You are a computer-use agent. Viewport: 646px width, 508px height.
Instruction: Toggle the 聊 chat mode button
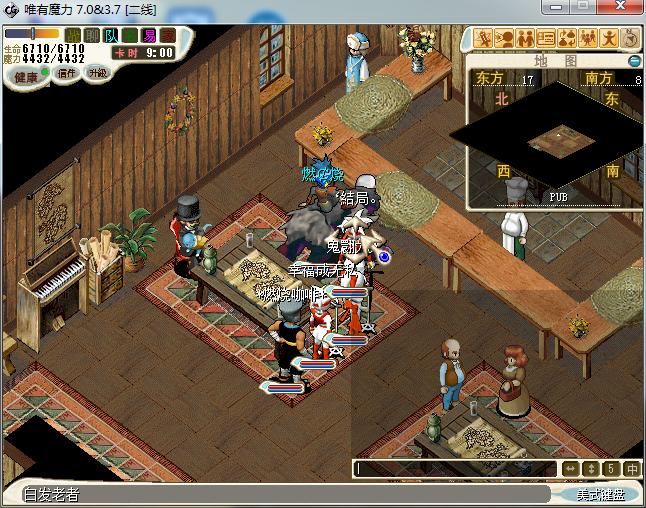pyautogui.click(x=92, y=36)
